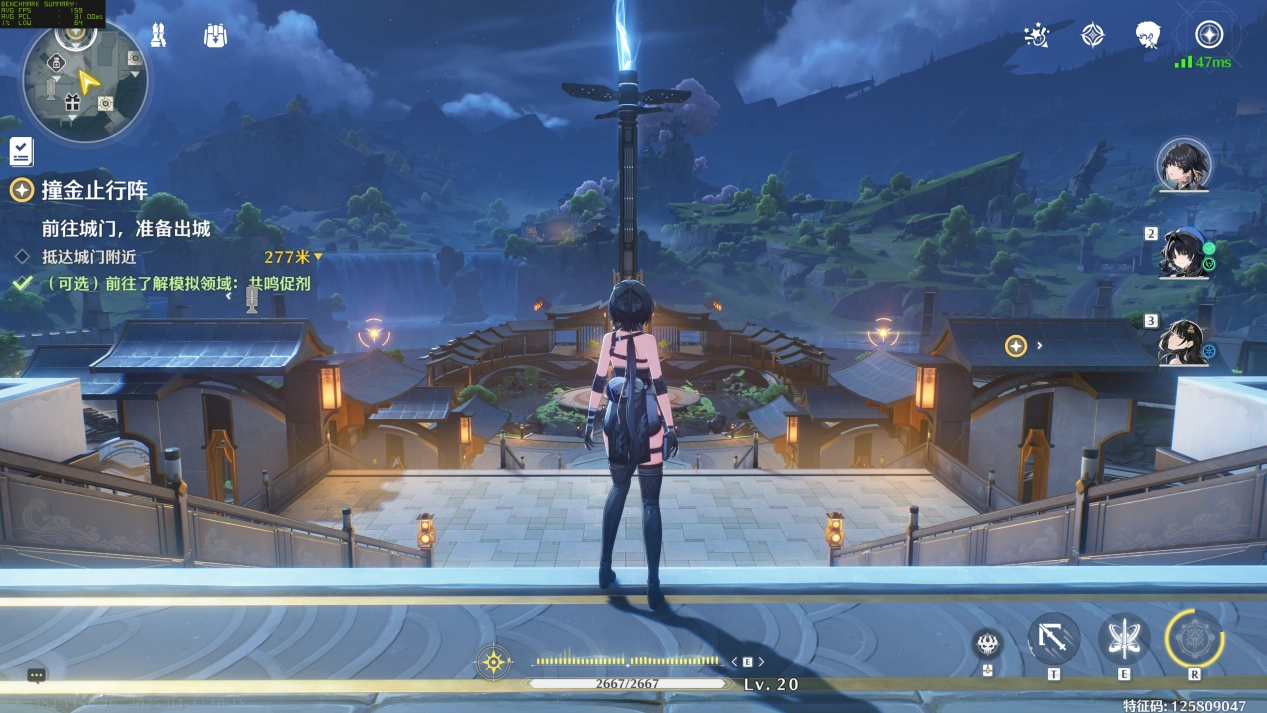Open the circled star main menu icon

[1209, 35]
